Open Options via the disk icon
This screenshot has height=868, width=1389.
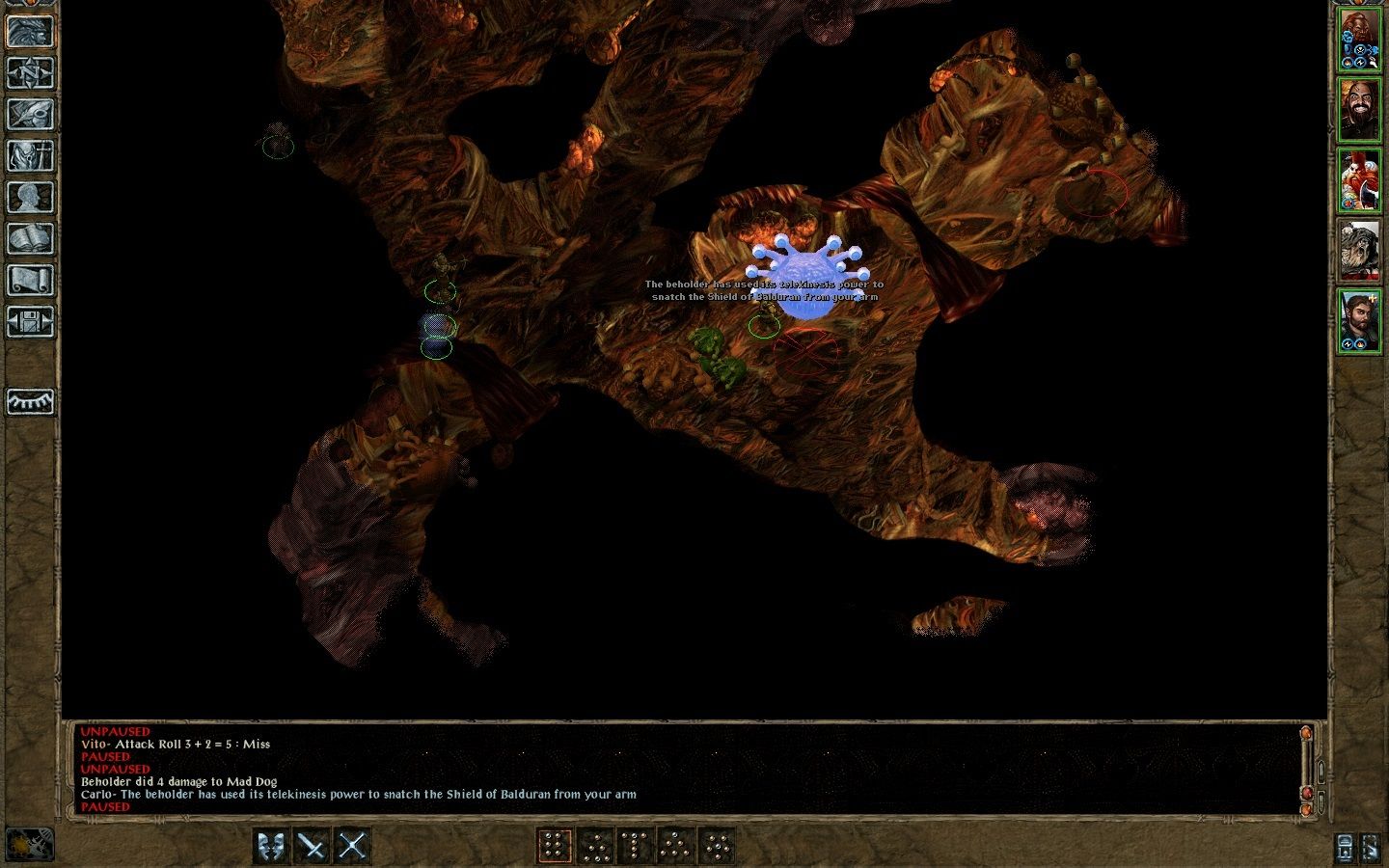[x=31, y=318]
